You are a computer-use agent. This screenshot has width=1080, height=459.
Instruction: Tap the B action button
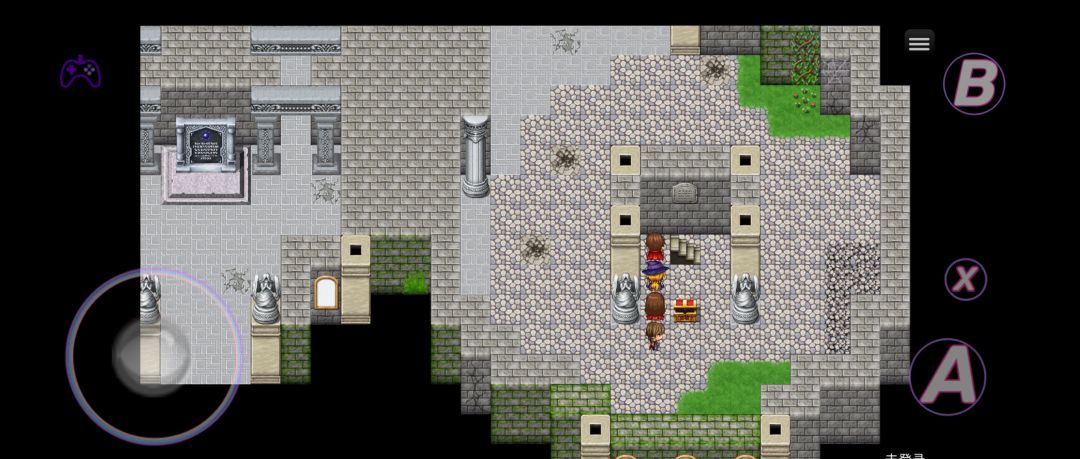(x=973, y=84)
